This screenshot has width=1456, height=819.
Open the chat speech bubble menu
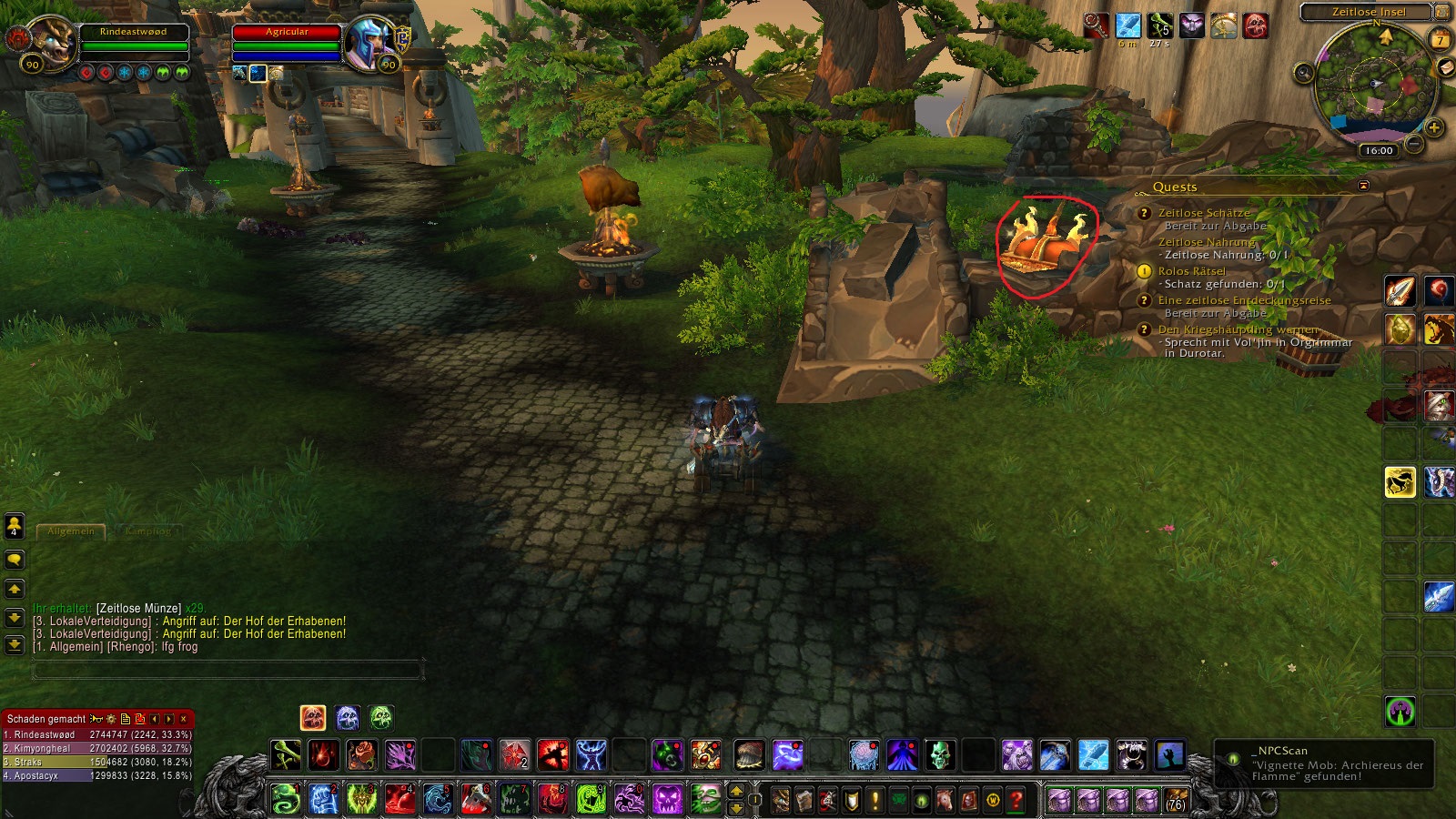15,559
